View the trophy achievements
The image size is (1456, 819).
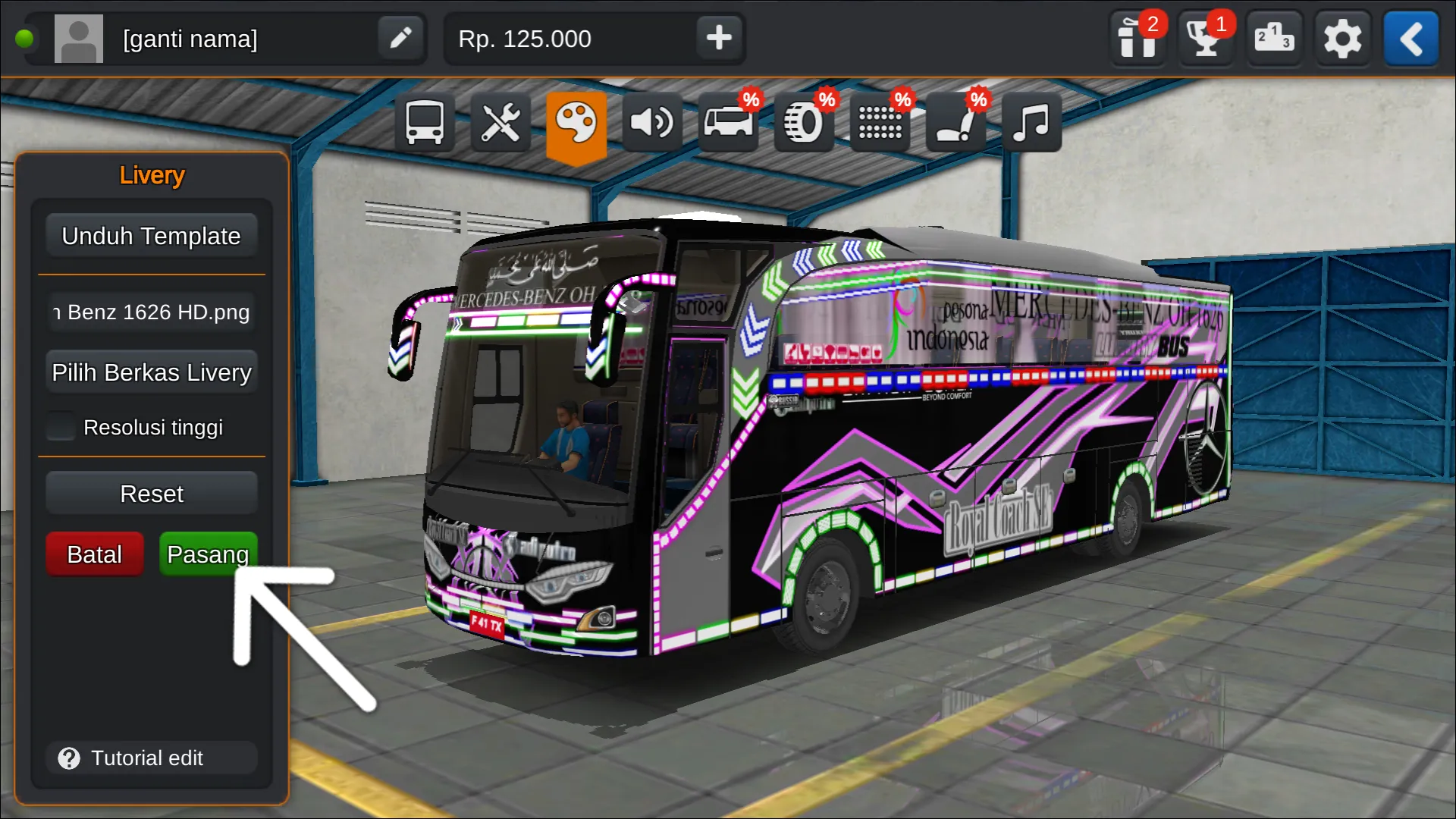[1205, 39]
